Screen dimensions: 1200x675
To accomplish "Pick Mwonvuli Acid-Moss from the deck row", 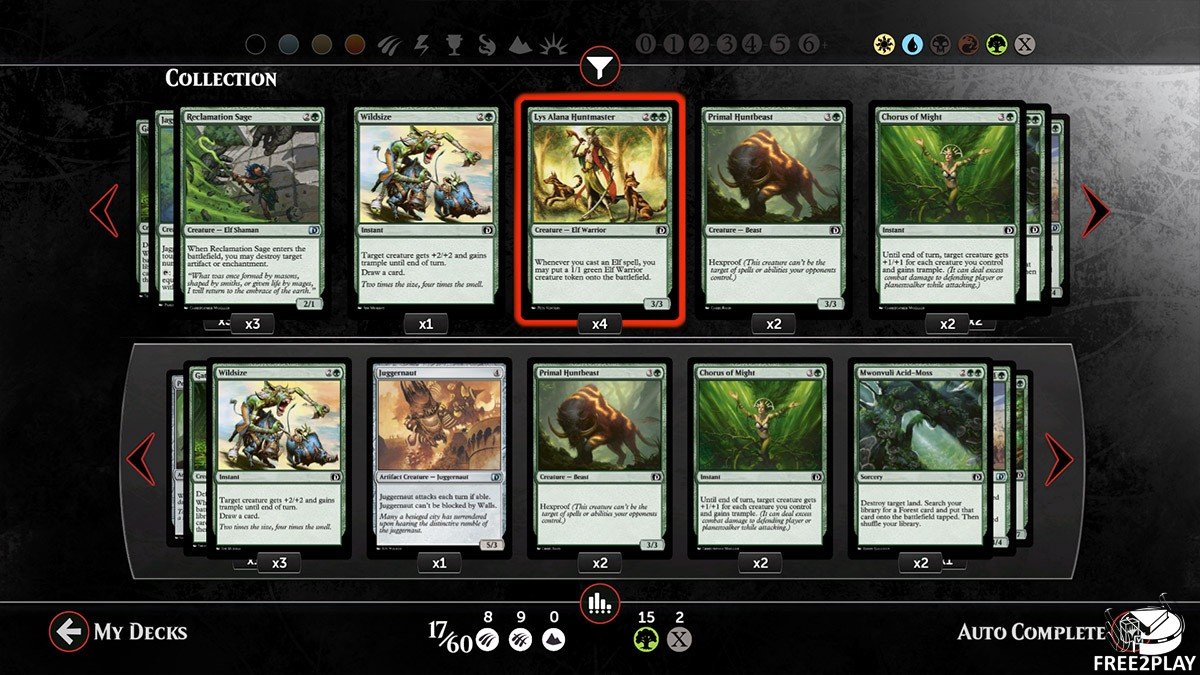I will point(920,455).
